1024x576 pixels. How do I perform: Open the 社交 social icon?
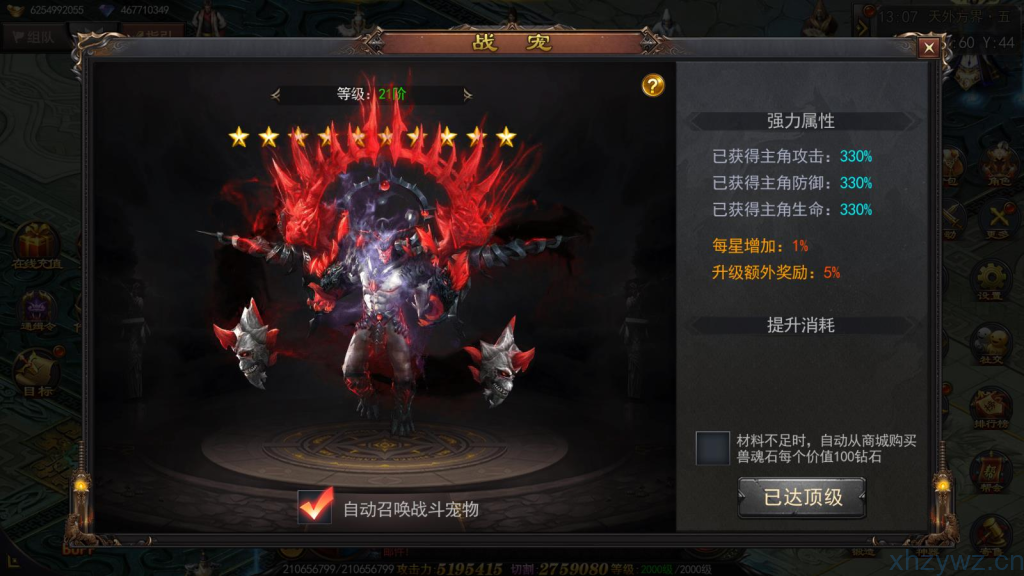[x=990, y=345]
